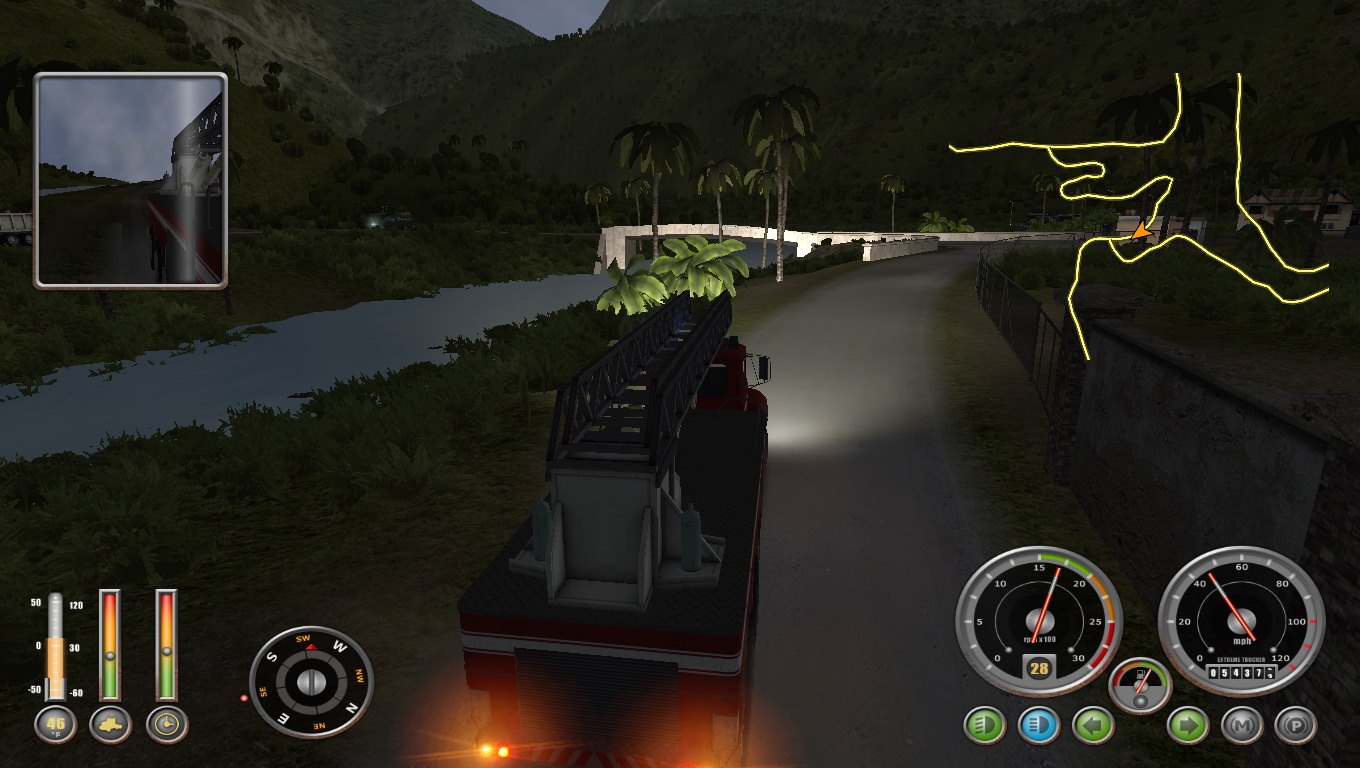Activate the left turn signal arrow
Viewport: 1360px width, 768px height.
tap(1093, 725)
